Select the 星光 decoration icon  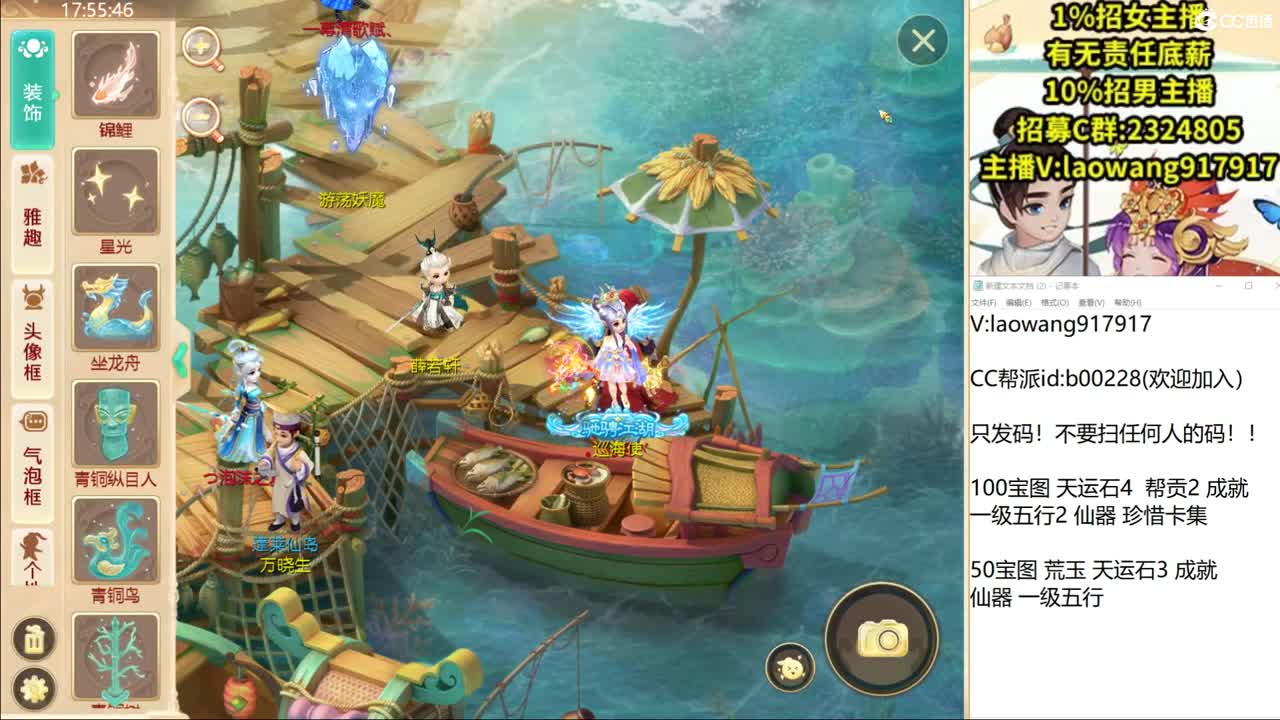pyautogui.click(x=115, y=190)
